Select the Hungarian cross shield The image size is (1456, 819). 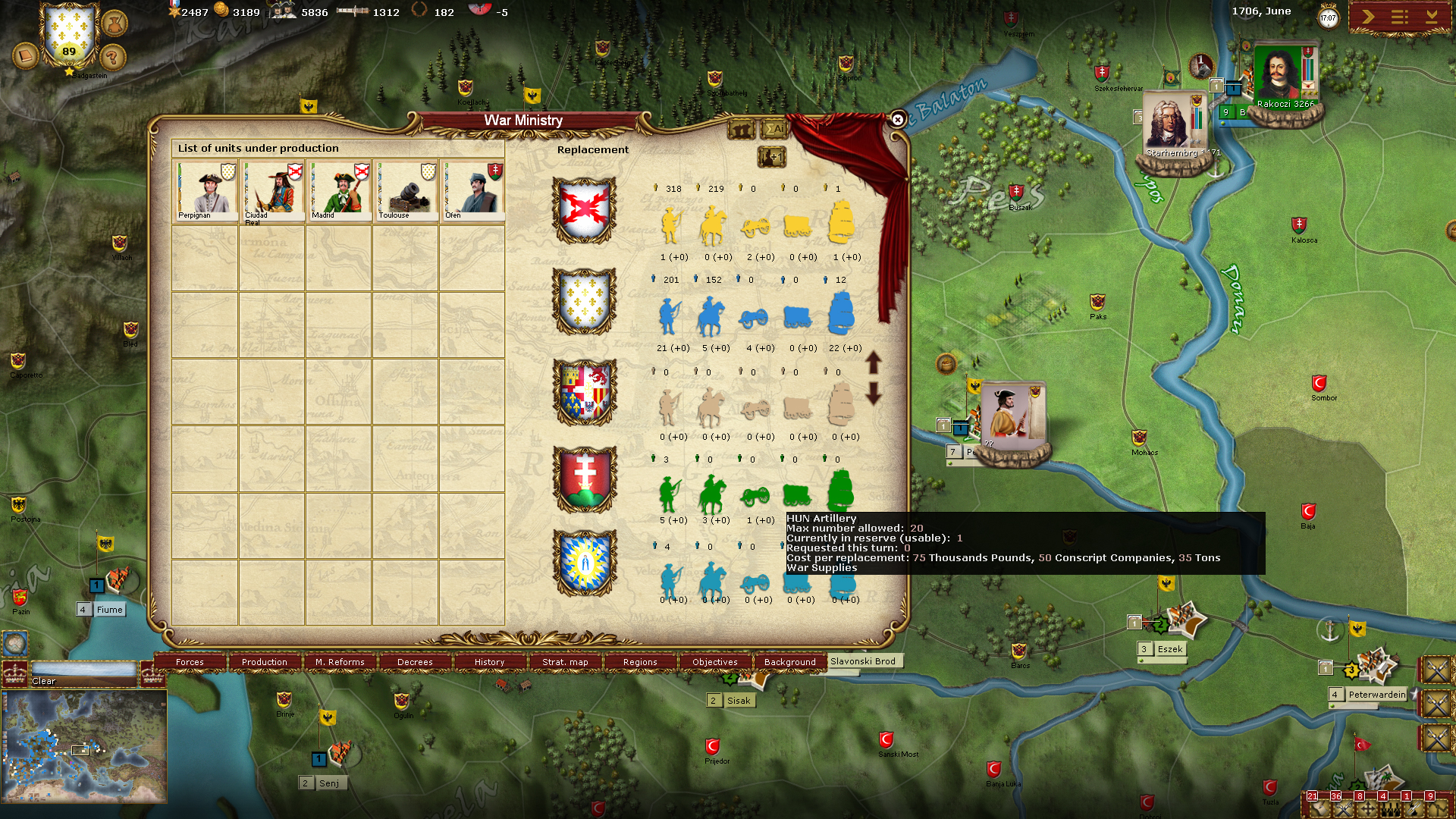(x=584, y=480)
